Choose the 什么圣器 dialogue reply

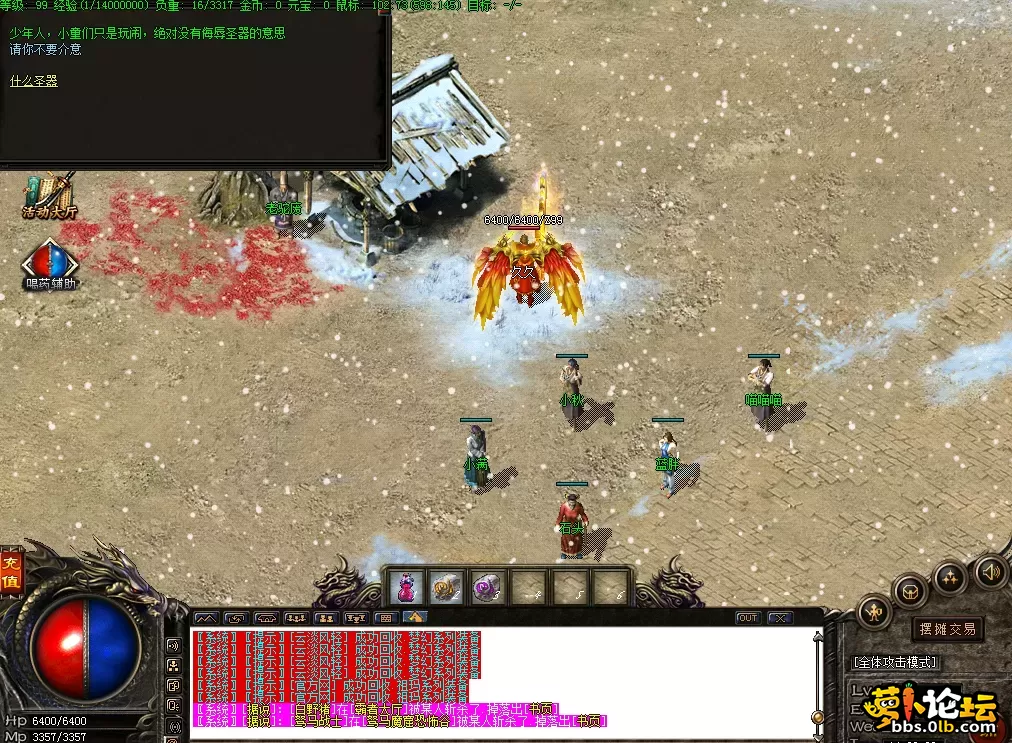34,81
